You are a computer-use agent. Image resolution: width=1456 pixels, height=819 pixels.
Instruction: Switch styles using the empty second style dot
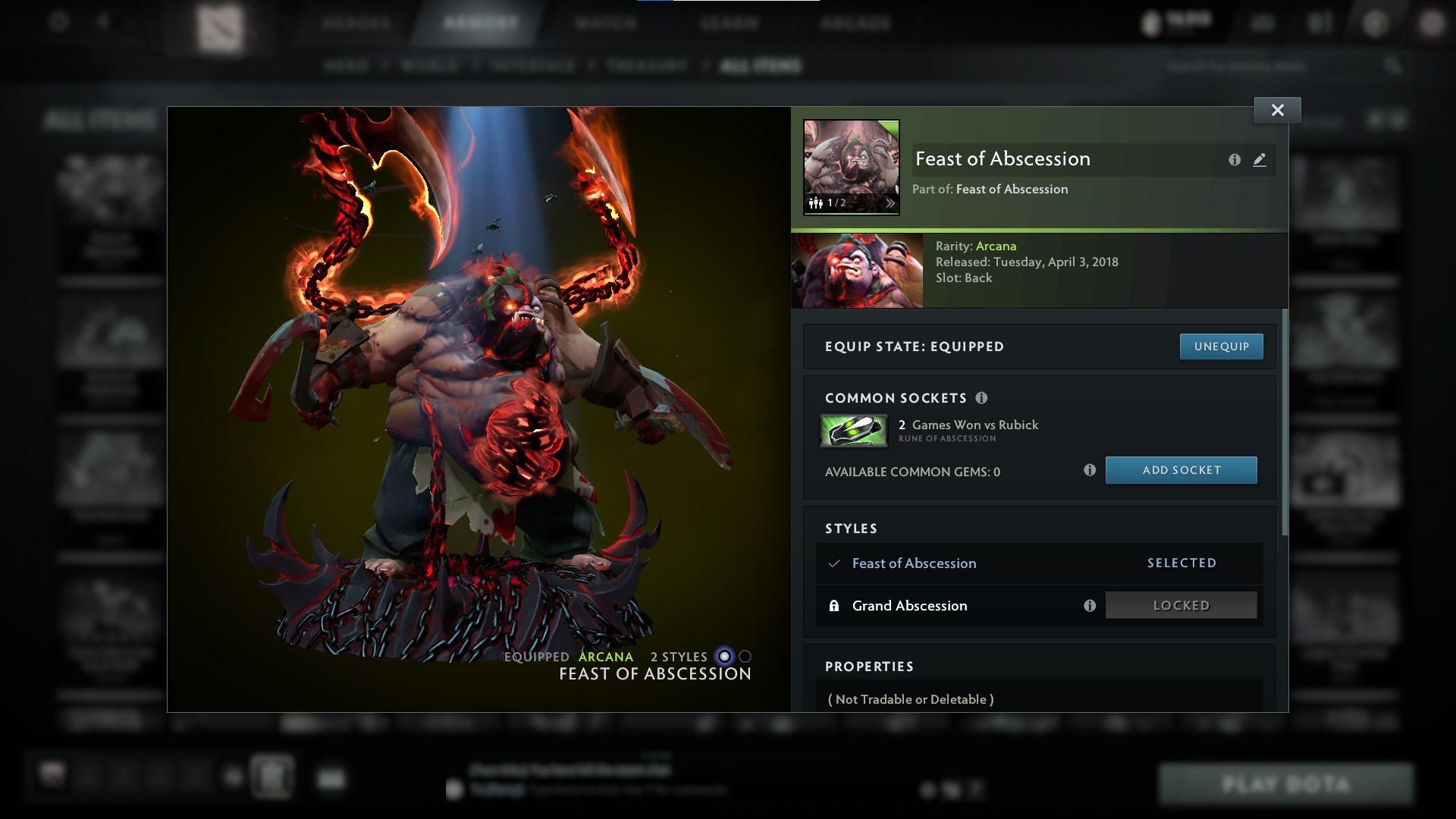[x=743, y=657]
